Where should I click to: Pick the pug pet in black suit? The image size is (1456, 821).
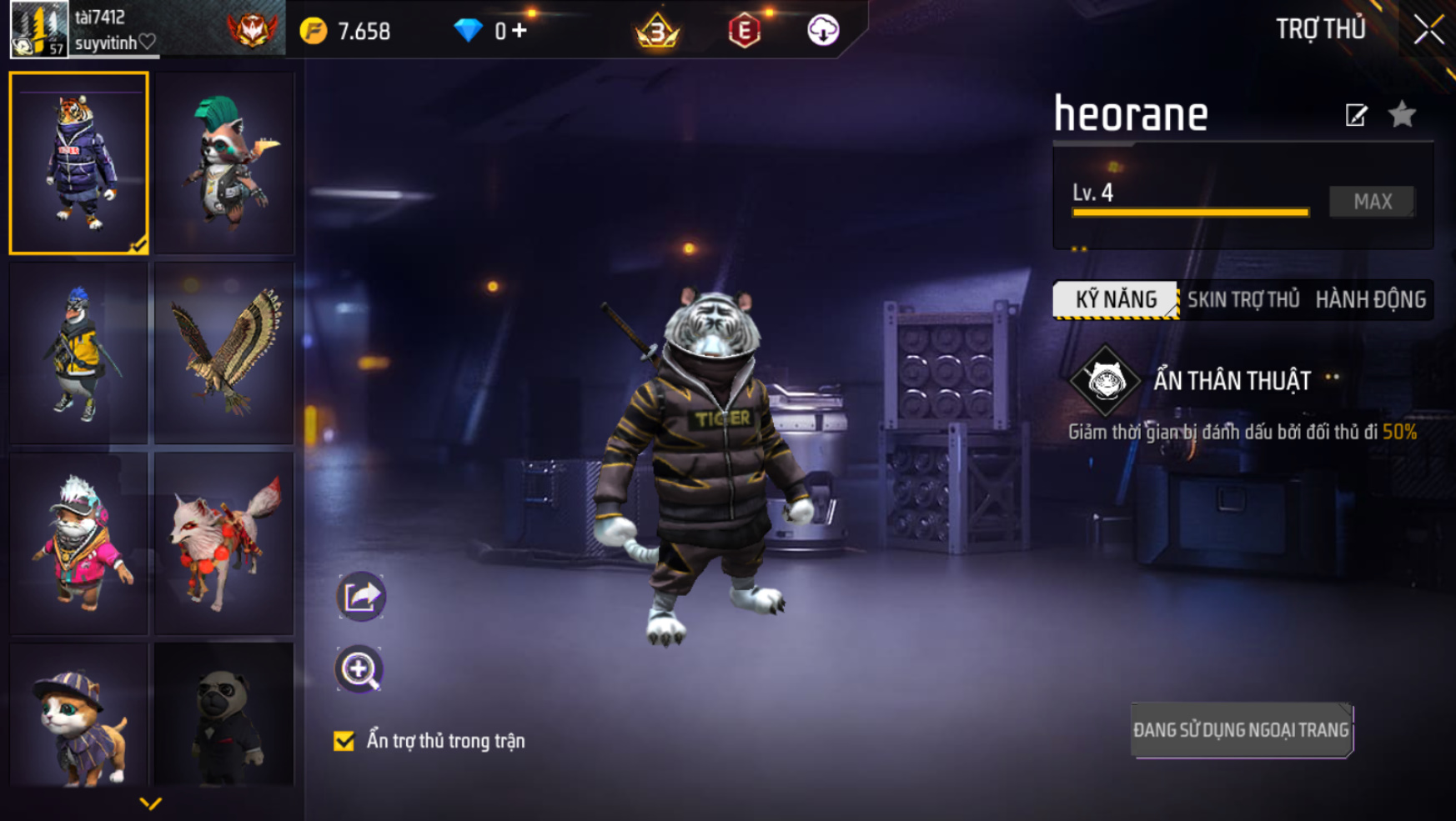[224, 717]
